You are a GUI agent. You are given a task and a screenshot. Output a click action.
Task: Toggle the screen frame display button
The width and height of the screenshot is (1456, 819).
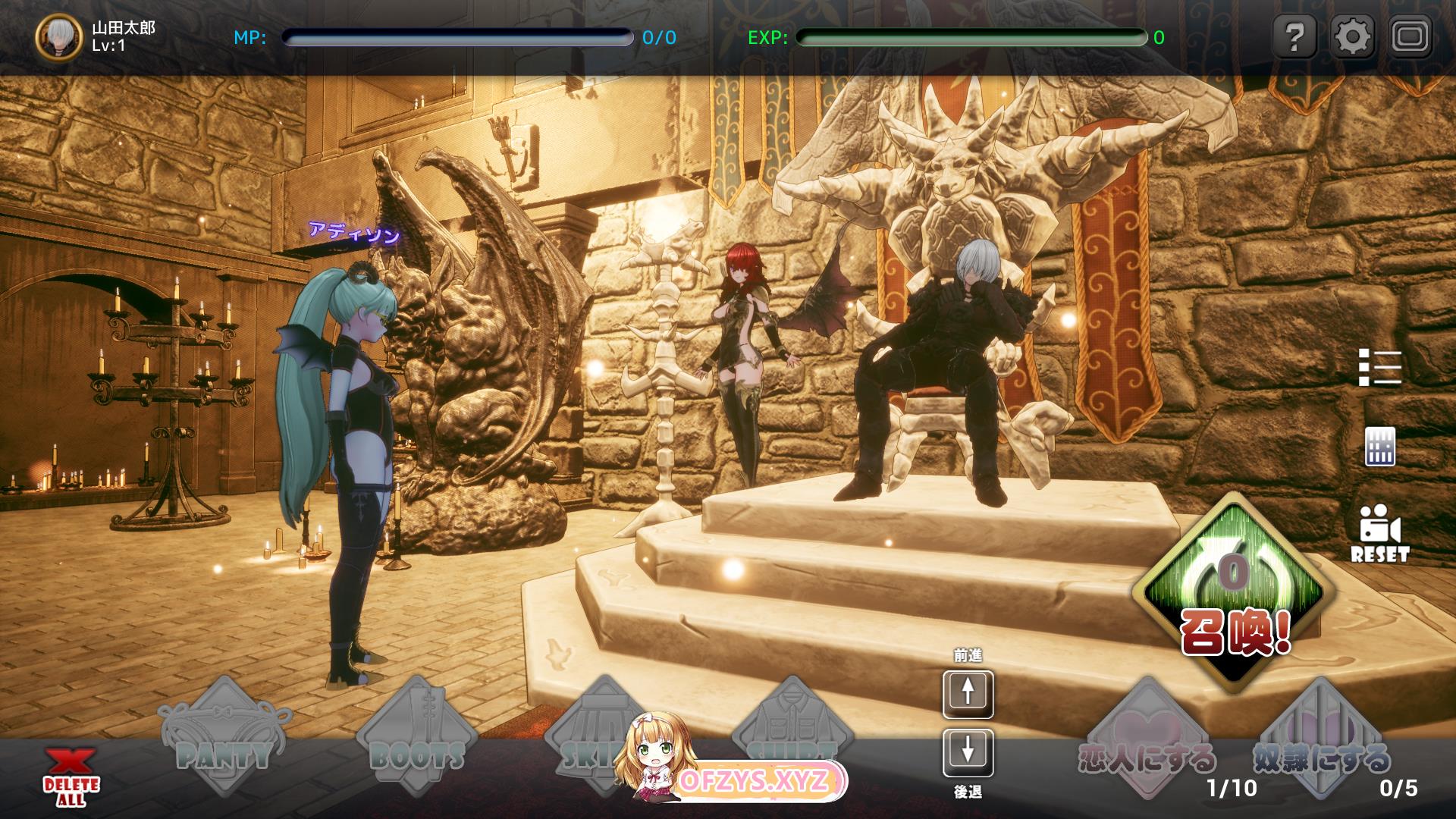1410,36
